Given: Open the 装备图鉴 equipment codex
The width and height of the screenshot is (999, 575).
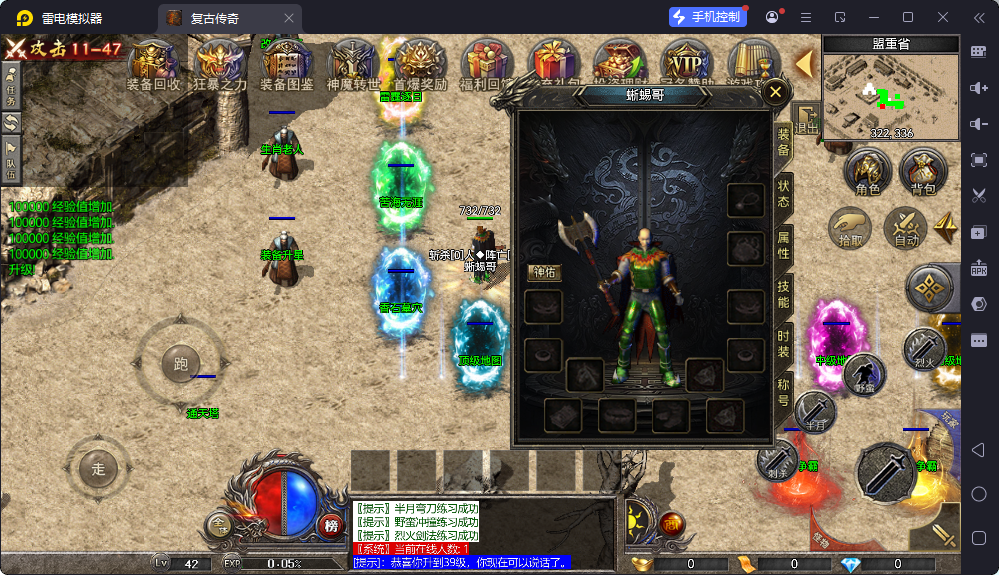Looking at the screenshot, I should (287, 65).
